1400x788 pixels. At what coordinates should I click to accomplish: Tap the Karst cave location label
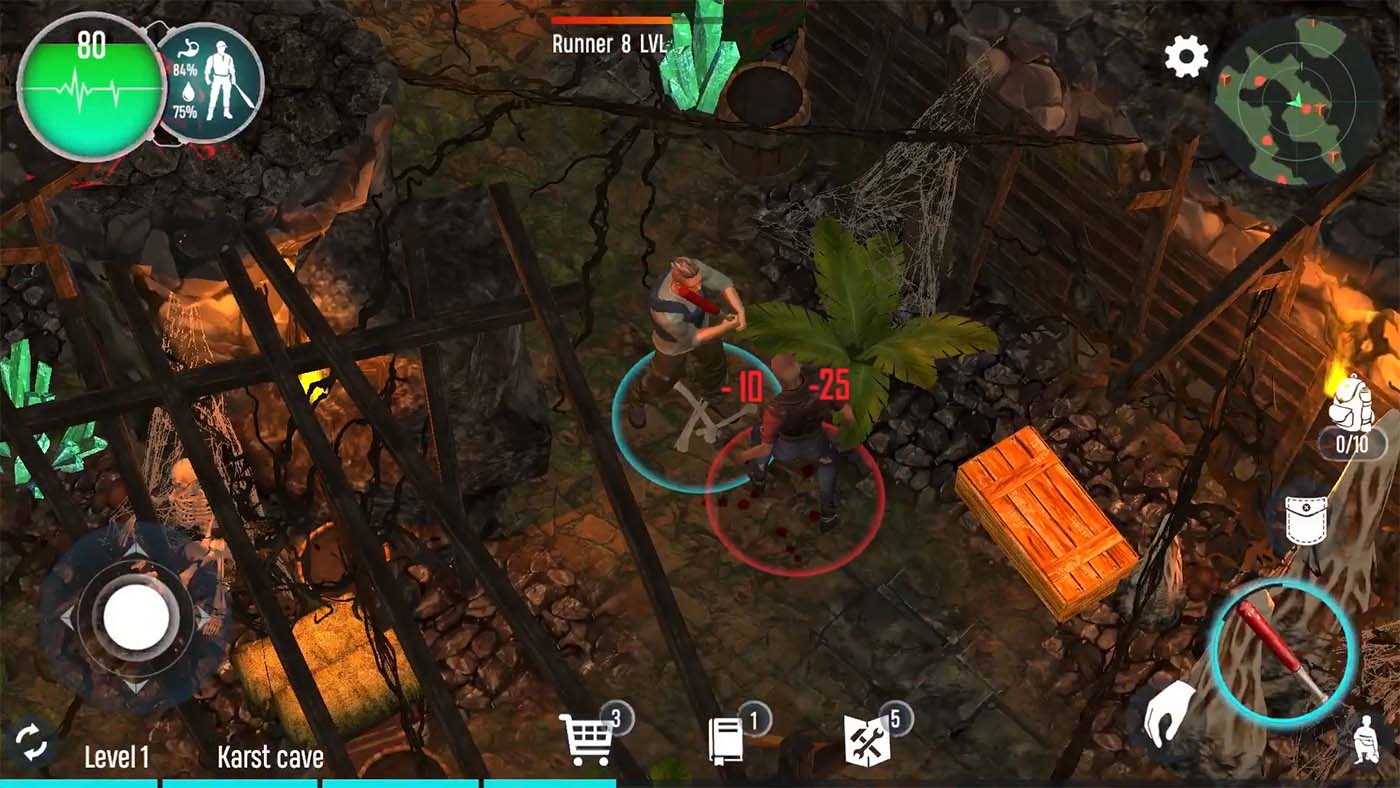click(x=269, y=757)
